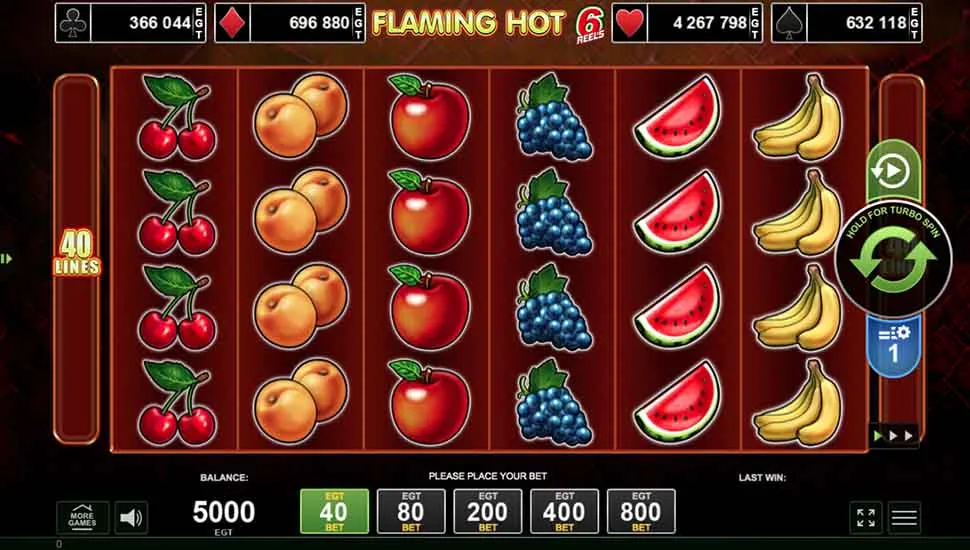Pick the 400 EGT bet
This screenshot has height=550, width=970.
click(x=564, y=511)
